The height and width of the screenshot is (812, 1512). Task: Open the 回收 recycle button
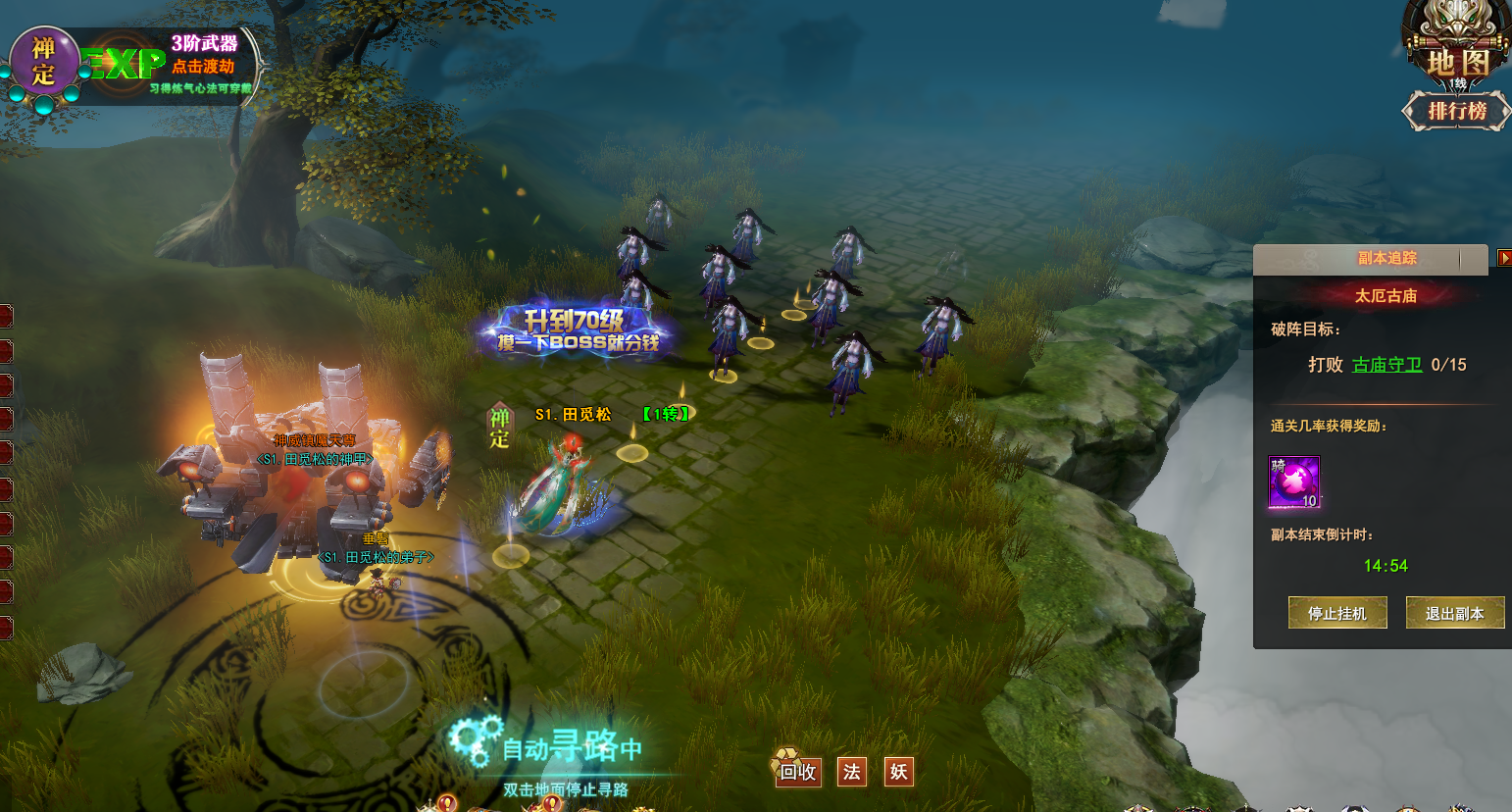(797, 771)
